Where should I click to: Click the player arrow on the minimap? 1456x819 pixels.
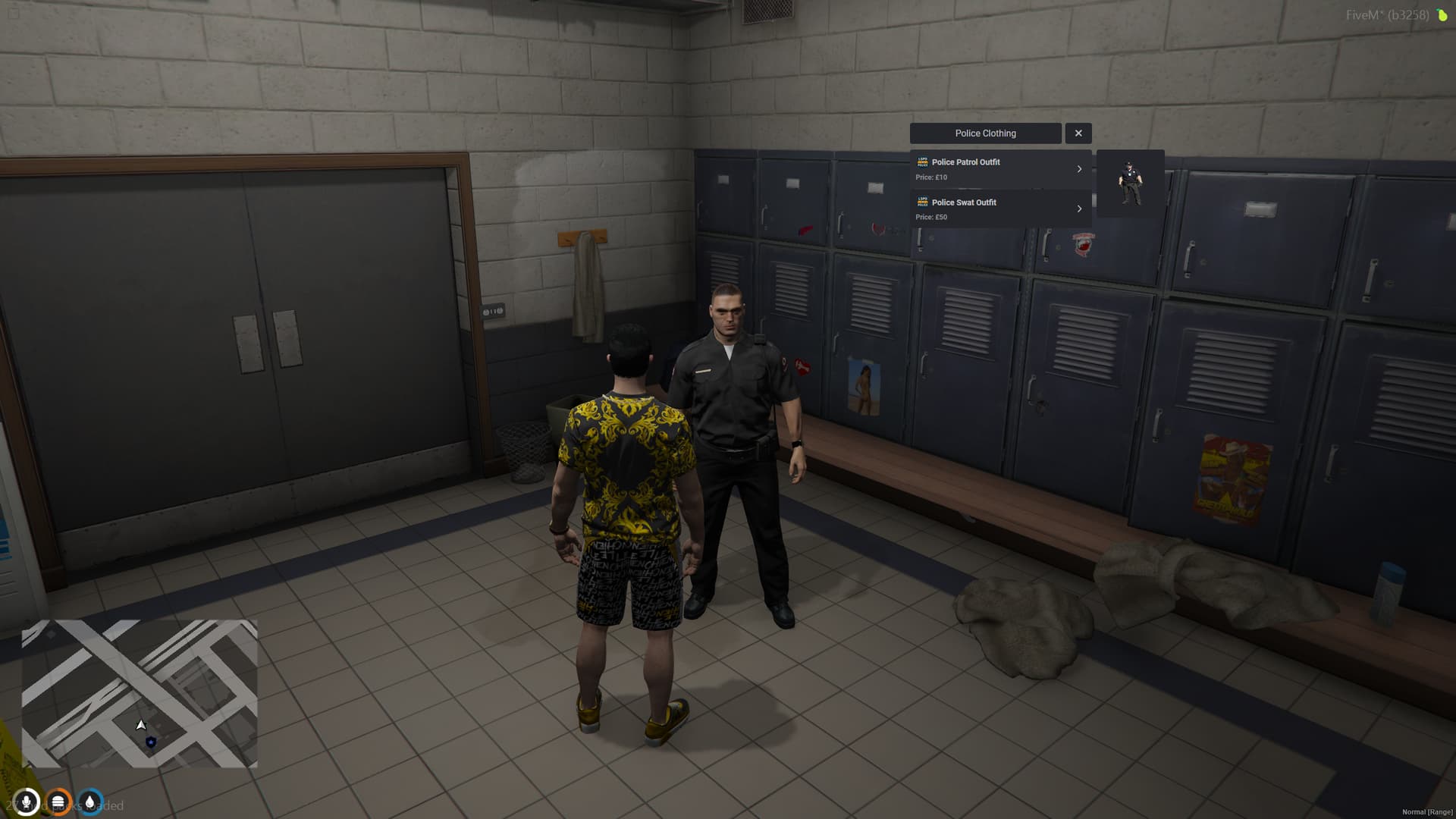coord(140,724)
